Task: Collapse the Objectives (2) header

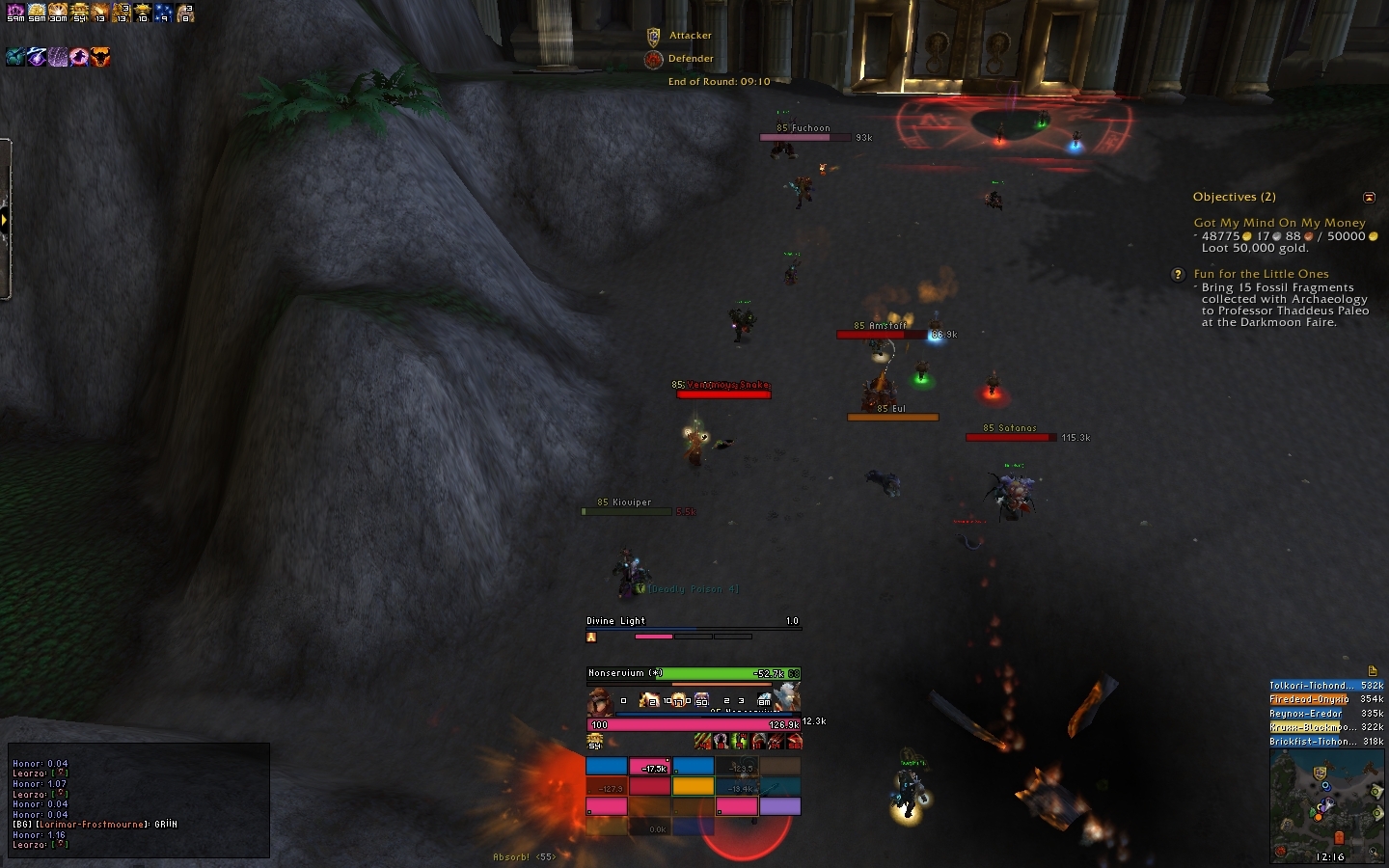Action: click(1235, 197)
